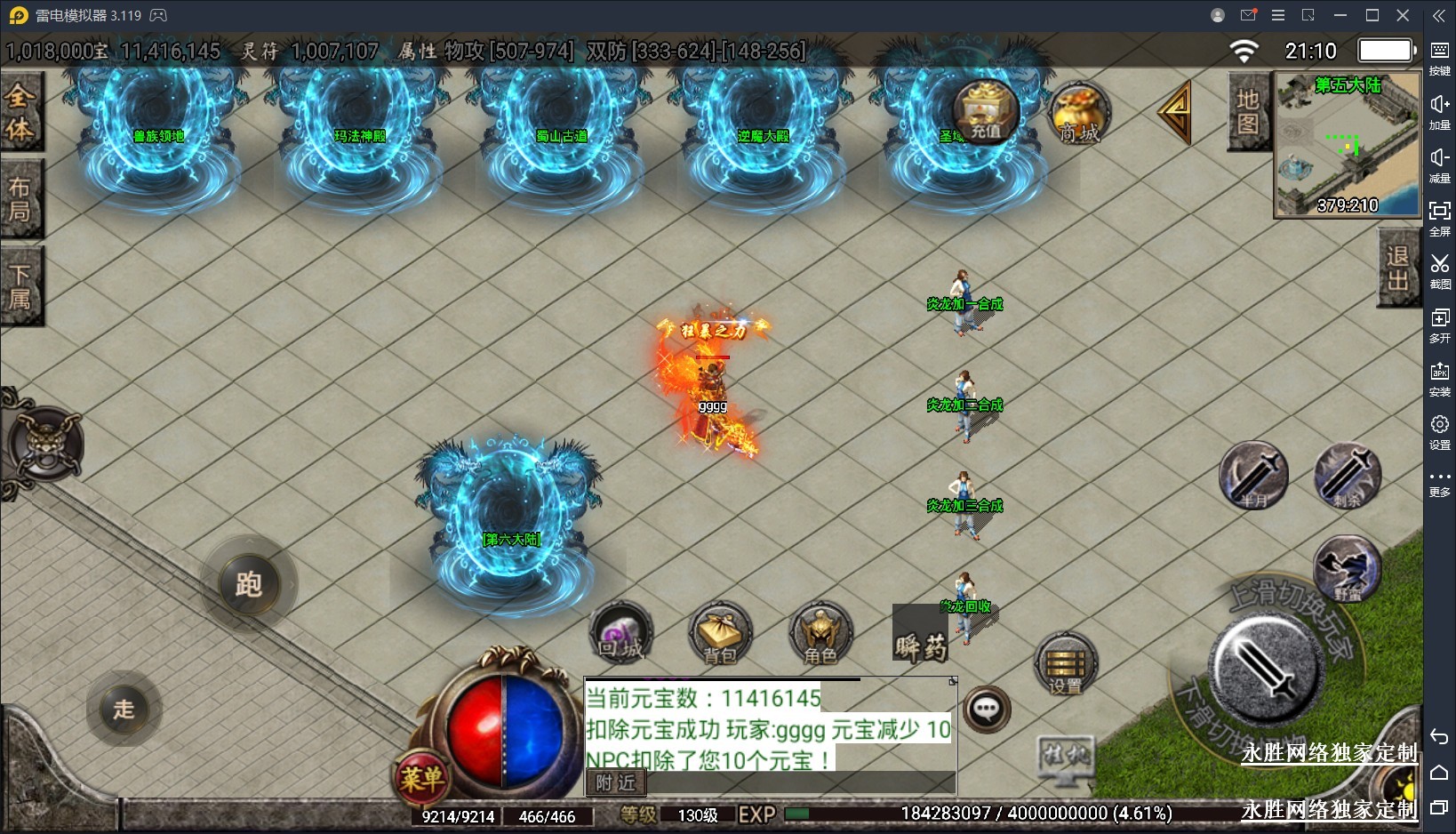The height and width of the screenshot is (834, 1456).
Task: Activate the 刺杀 assassinate sword skill
Action: point(1348,476)
